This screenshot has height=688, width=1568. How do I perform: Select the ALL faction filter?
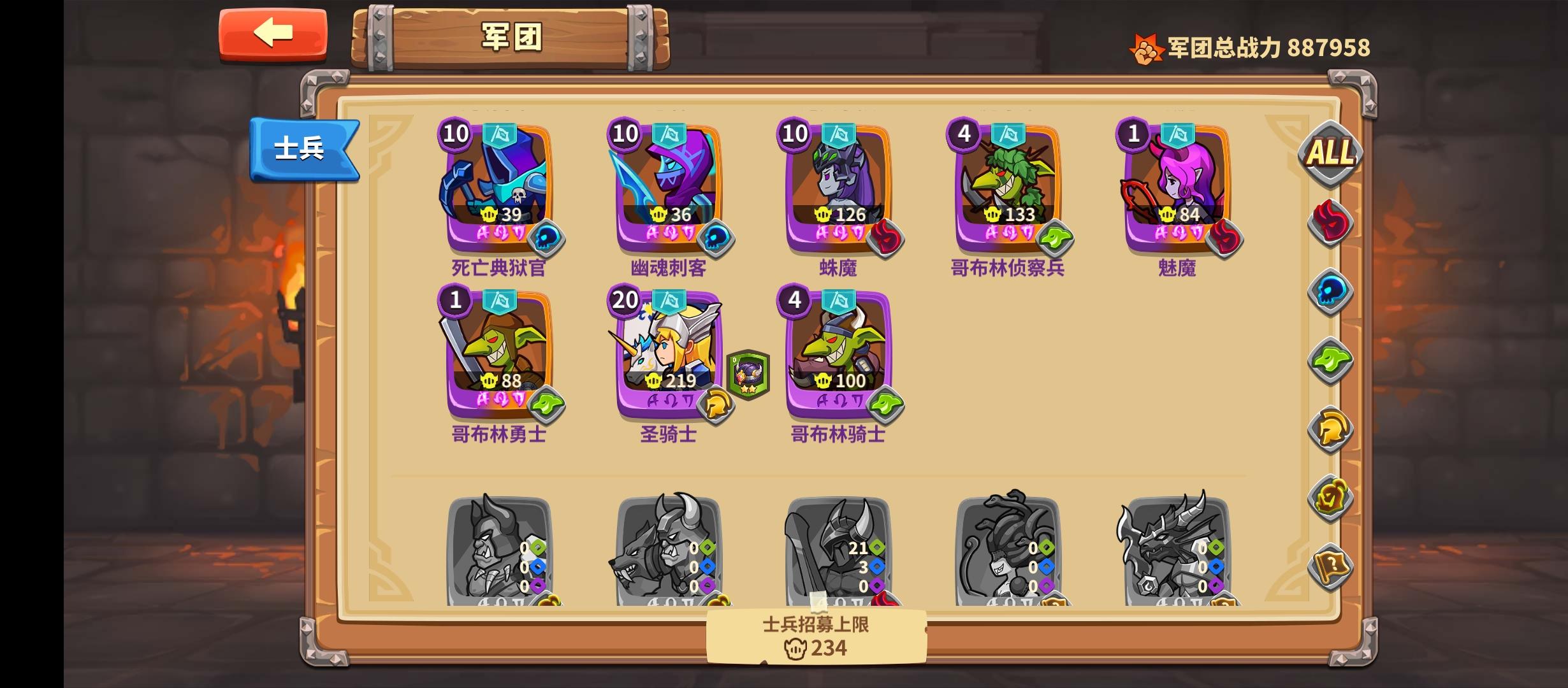1332,153
